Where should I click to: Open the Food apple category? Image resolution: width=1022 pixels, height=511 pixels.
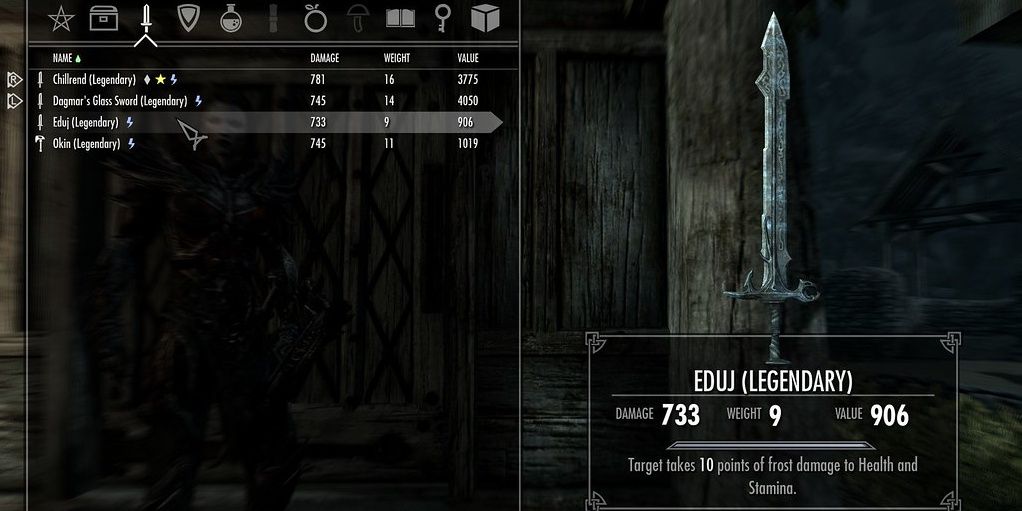pos(315,18)
